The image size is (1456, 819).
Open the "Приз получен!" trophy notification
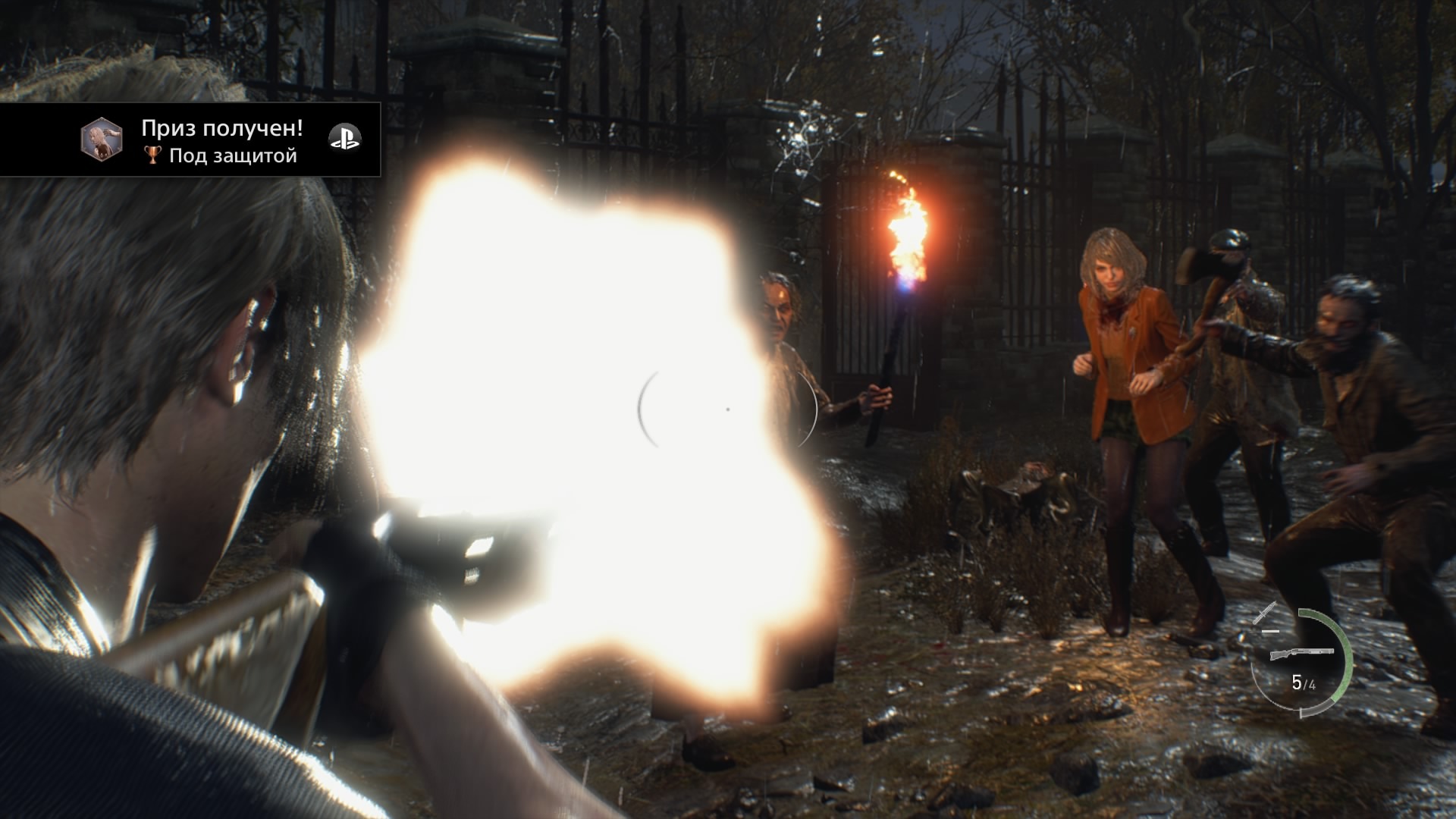[221, 129]
